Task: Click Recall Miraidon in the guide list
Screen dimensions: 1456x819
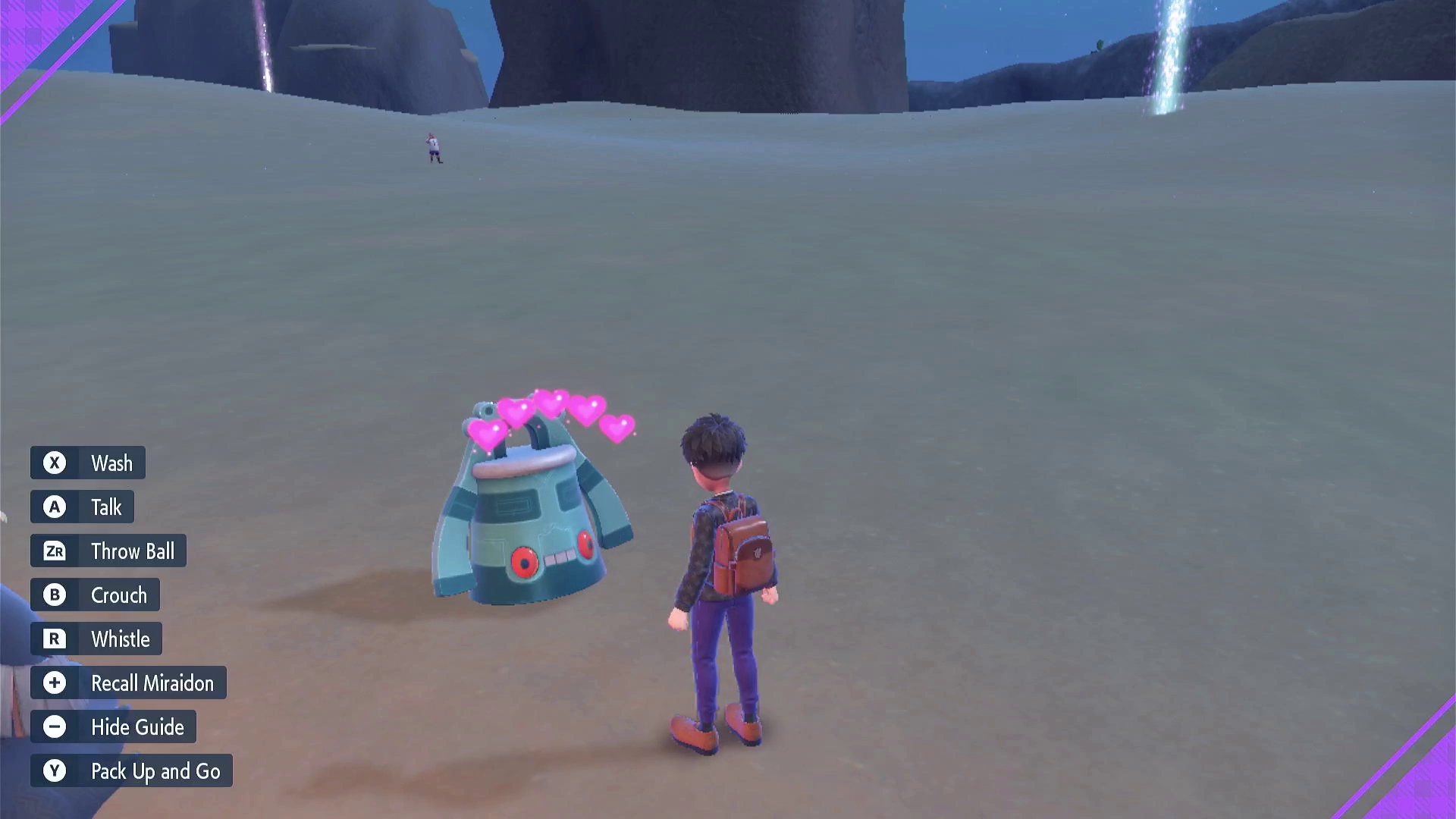Action: [x=152, y=682]
